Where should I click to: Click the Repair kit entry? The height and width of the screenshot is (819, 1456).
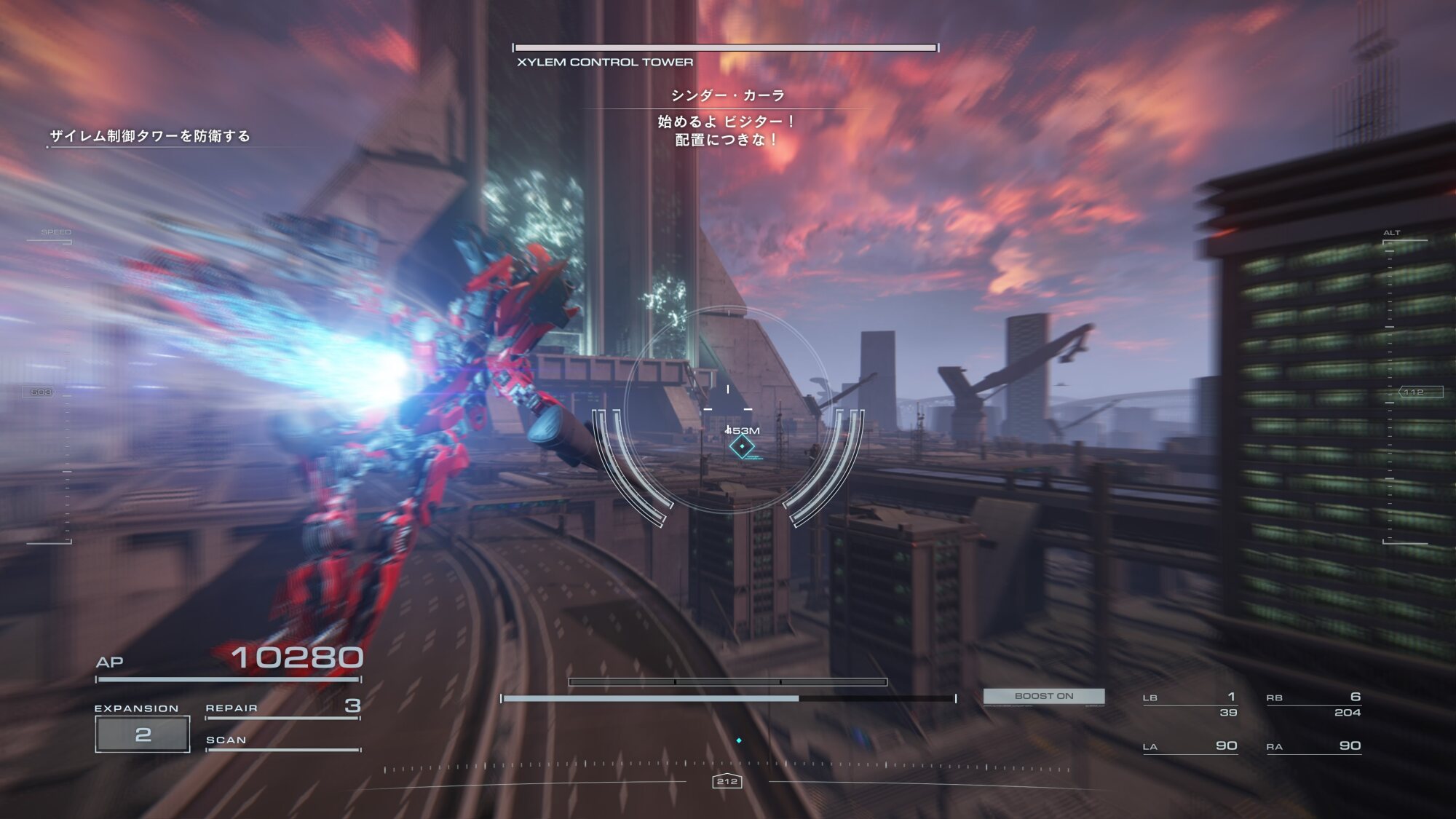click(282, 708)
